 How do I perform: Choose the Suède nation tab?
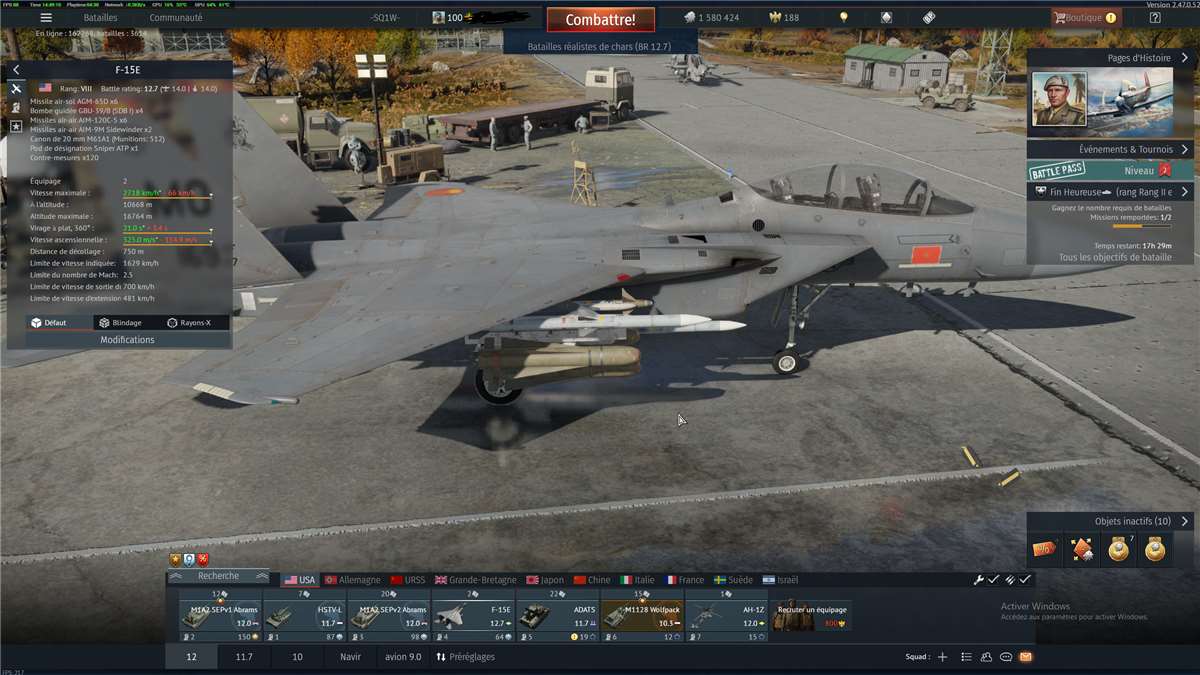coord(734,580)
